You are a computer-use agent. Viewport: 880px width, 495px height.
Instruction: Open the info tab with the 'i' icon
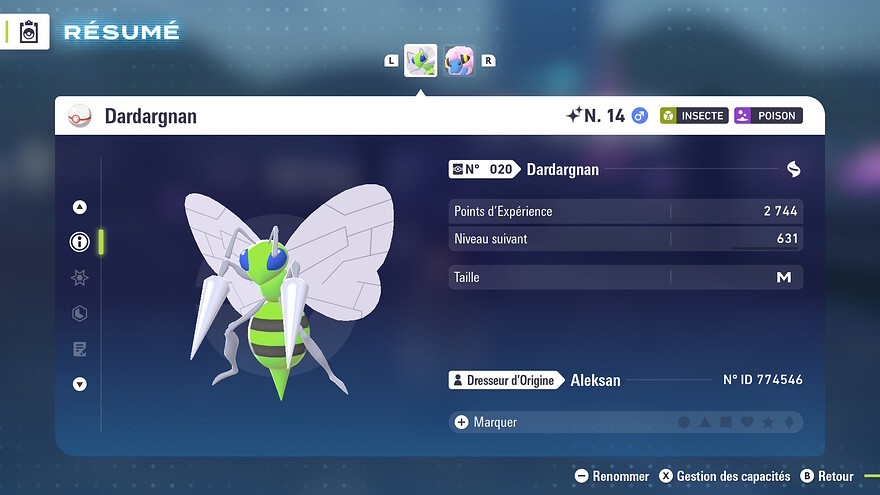(80, 241)
